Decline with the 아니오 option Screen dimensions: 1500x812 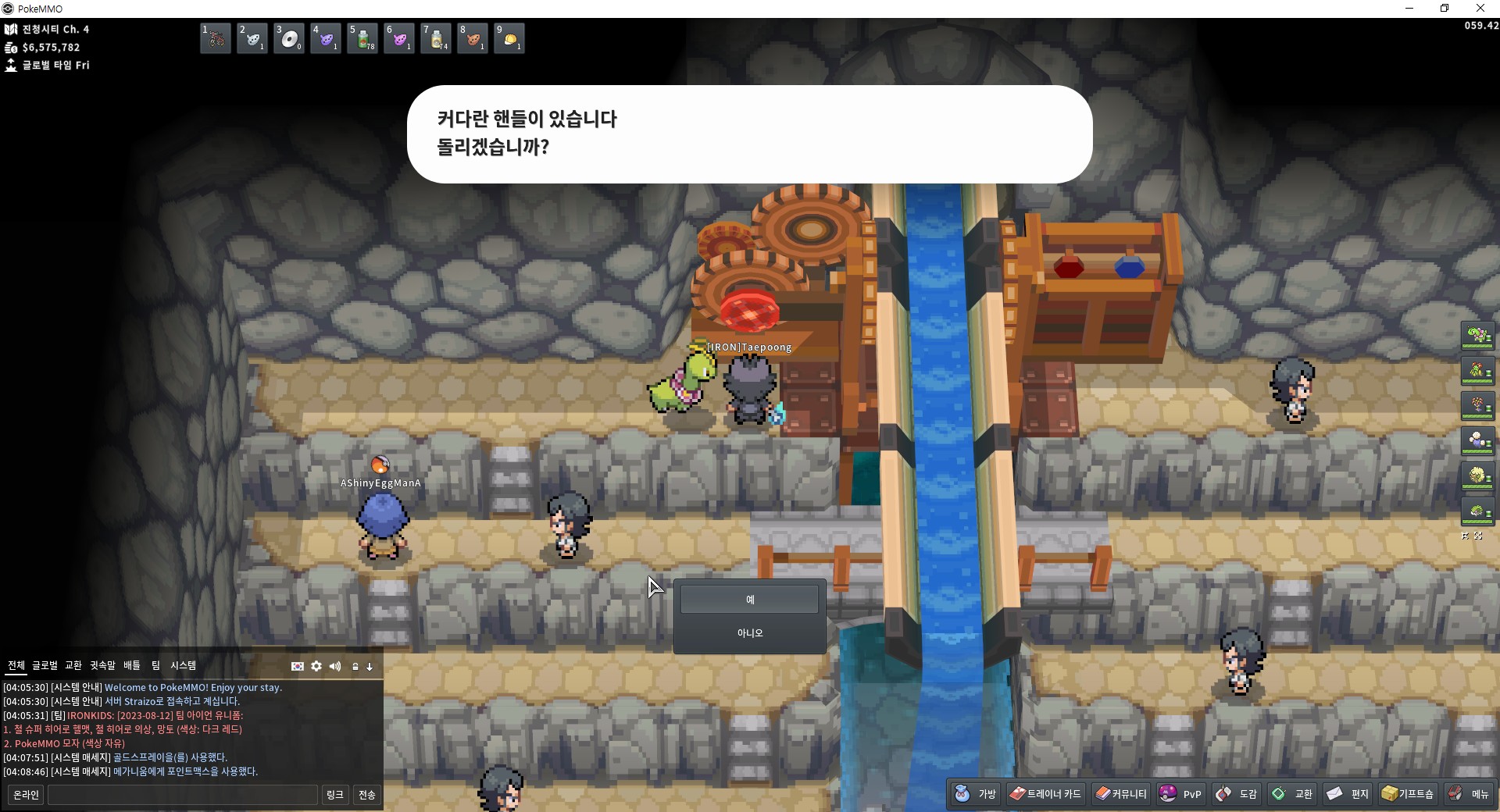[749, 633]
